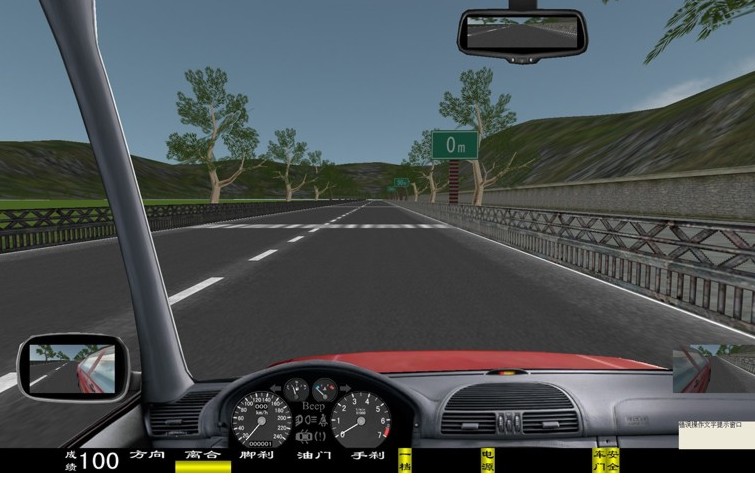Select the left side mirror view
755x492 pixels.
click(x=73, y=367)
